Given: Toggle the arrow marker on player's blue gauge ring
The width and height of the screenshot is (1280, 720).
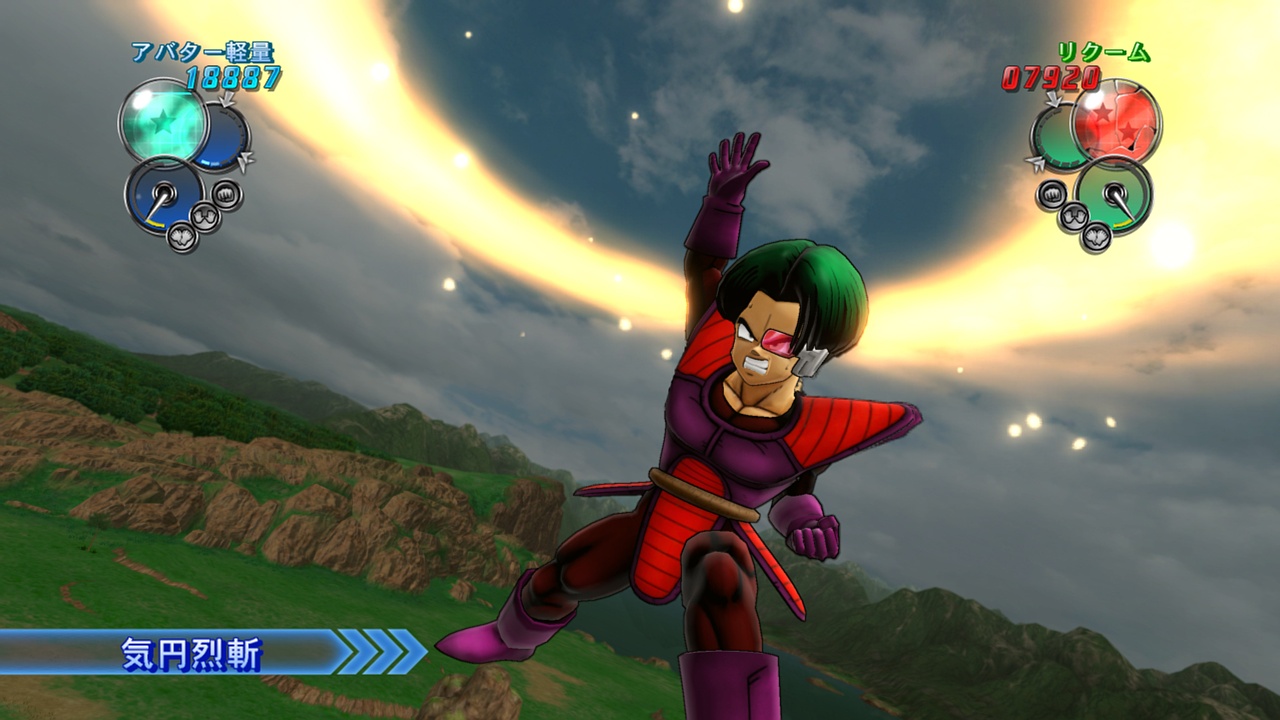Looking at the screenshot, I should tap(227, 100).
